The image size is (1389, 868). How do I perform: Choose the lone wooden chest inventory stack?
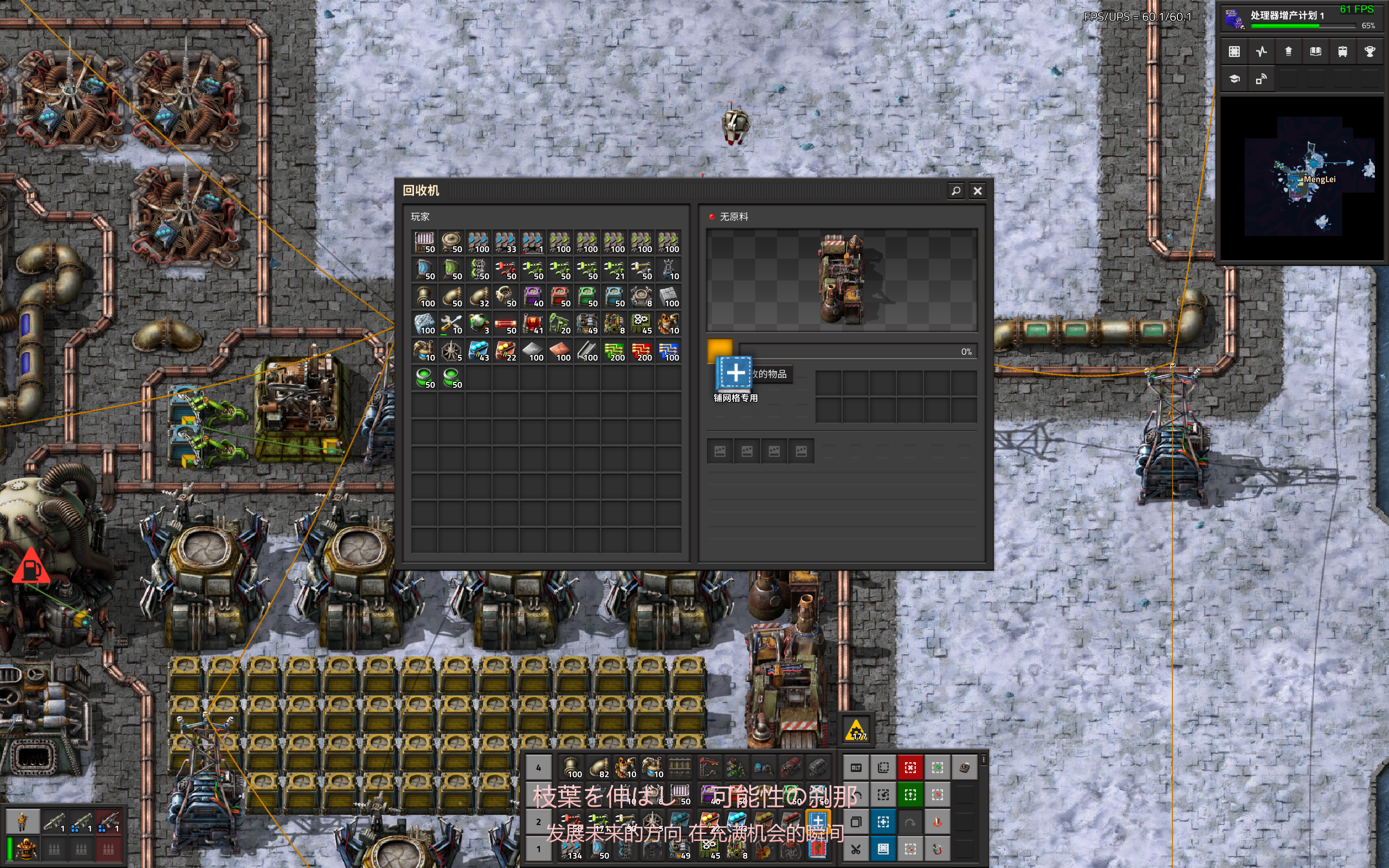tap(424, 243)
